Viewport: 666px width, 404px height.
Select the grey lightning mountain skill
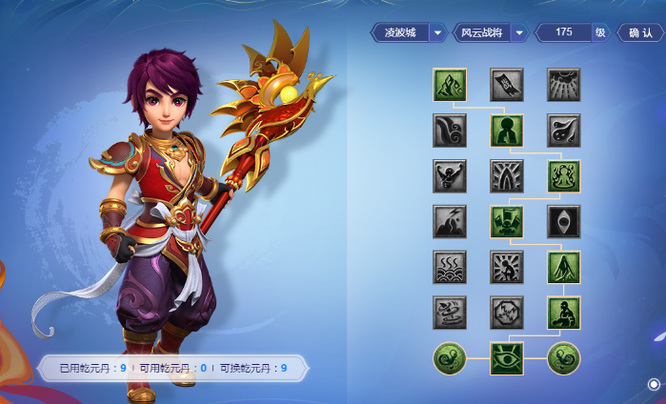449,222
